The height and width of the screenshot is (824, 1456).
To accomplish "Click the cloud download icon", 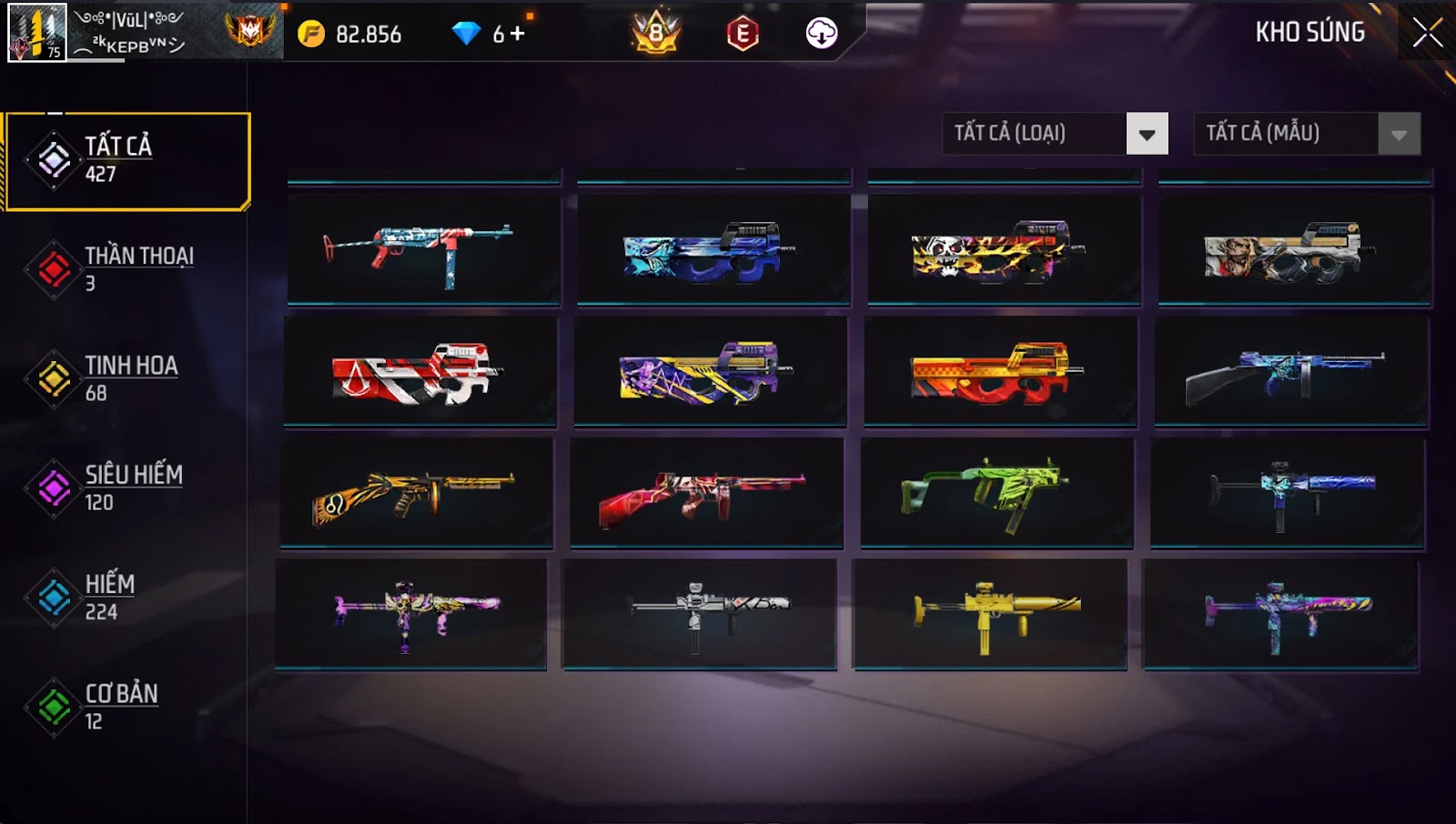I will tap(822, 34).
